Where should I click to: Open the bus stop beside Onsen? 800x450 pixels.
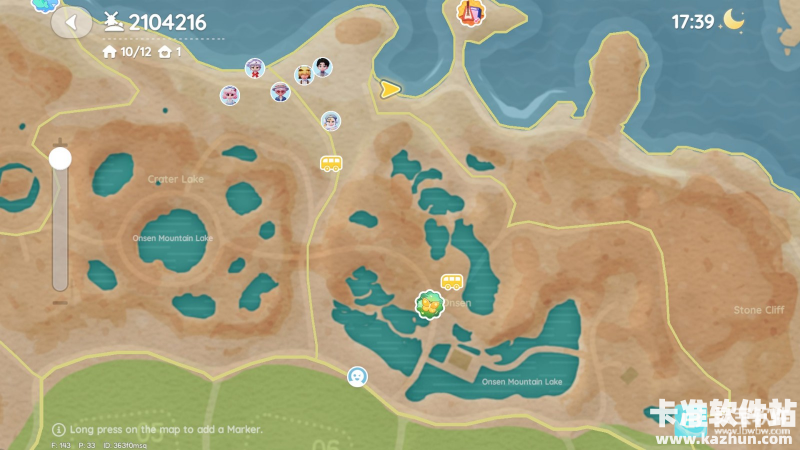pyautogui.click(x=452, y=283)
